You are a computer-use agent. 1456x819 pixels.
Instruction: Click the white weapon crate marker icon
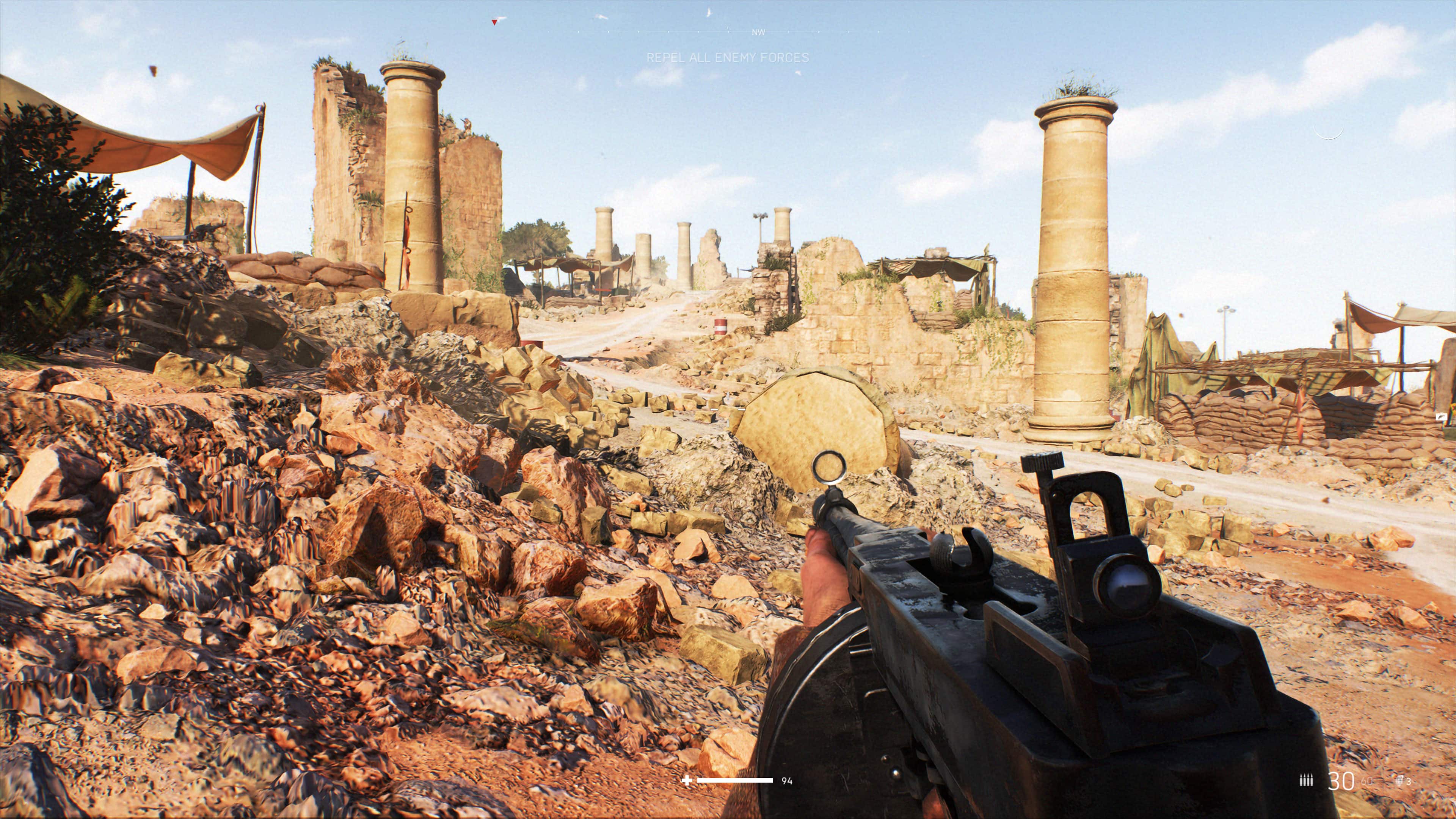(1441, 417)
